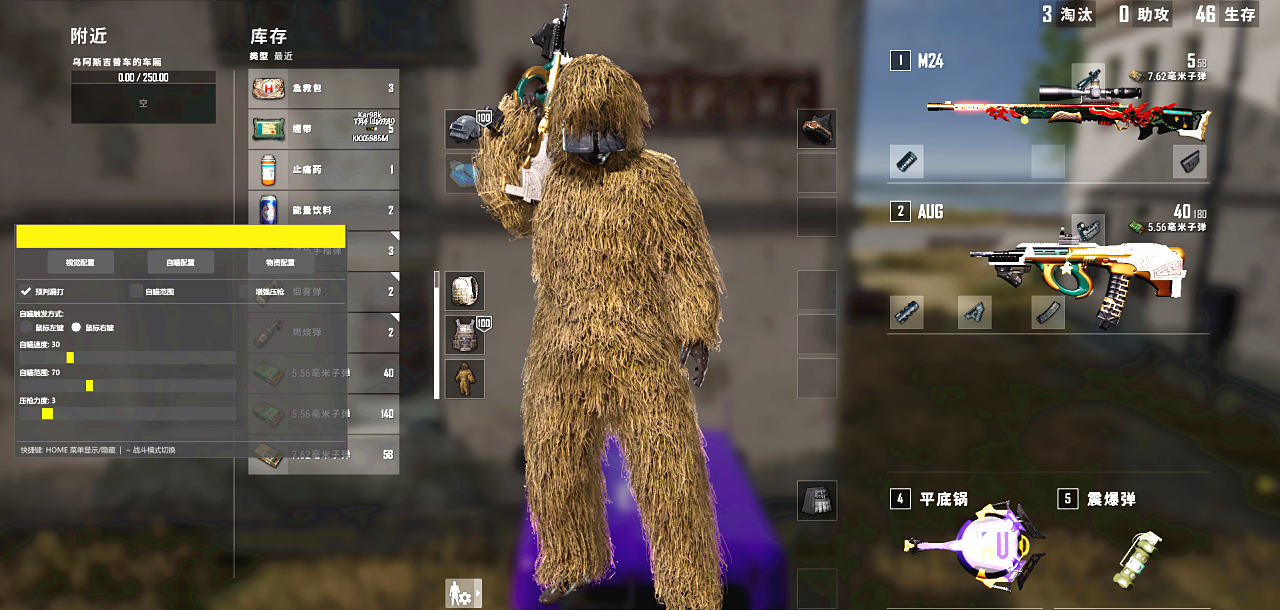Viewport: 1280px width, 610px height.
Task: Choose the 绷带 bandage inventory row
Action: pos(323,129)
